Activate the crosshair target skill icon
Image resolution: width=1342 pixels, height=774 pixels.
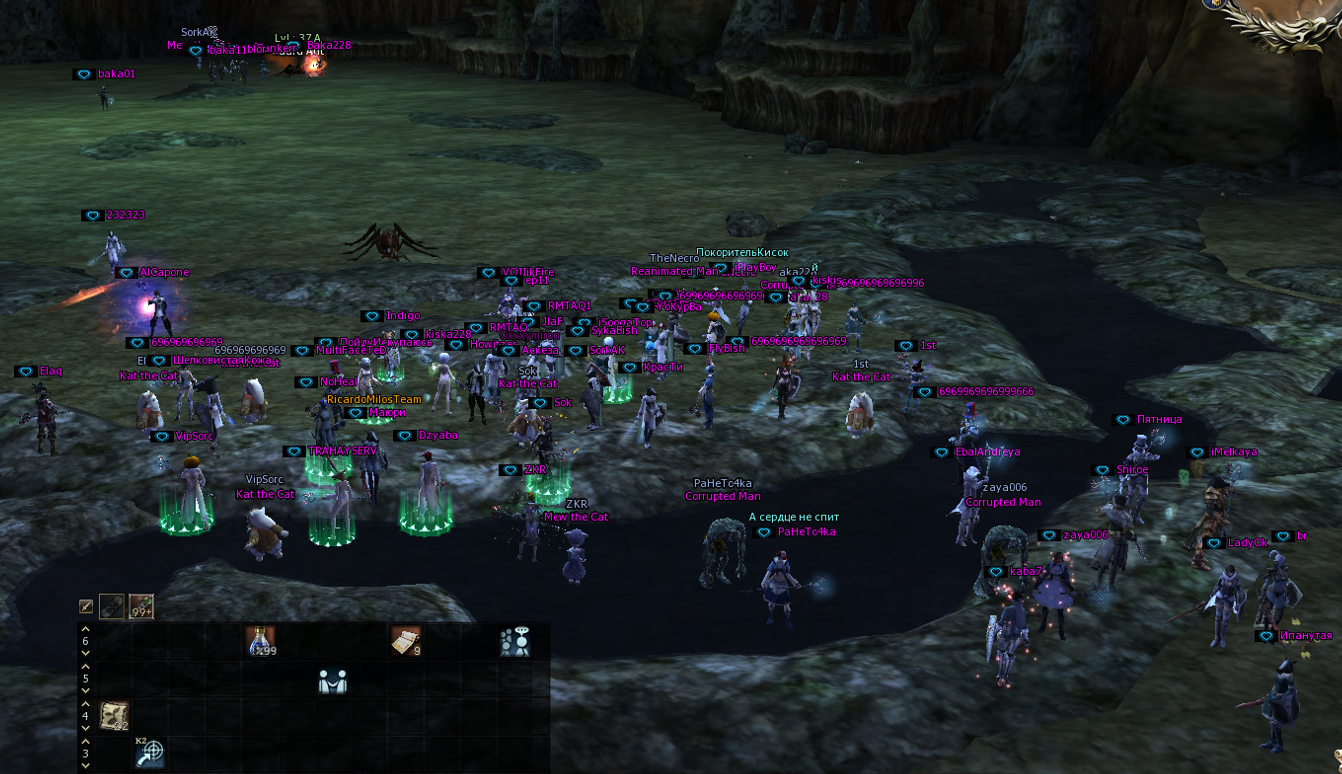[x=150, y=752]
